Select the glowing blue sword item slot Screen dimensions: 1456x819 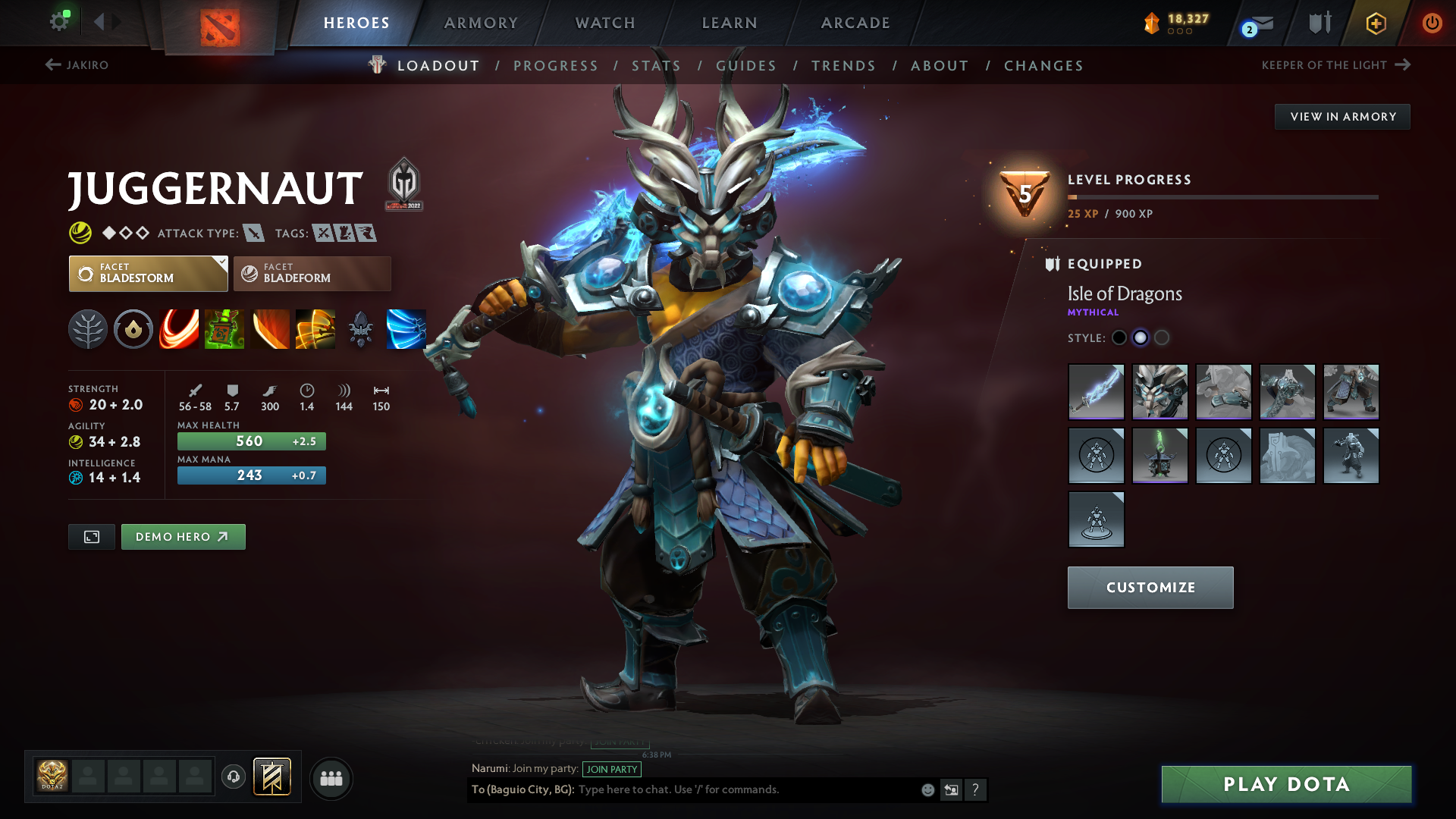pyautogui.click(x=1096, y=391)
